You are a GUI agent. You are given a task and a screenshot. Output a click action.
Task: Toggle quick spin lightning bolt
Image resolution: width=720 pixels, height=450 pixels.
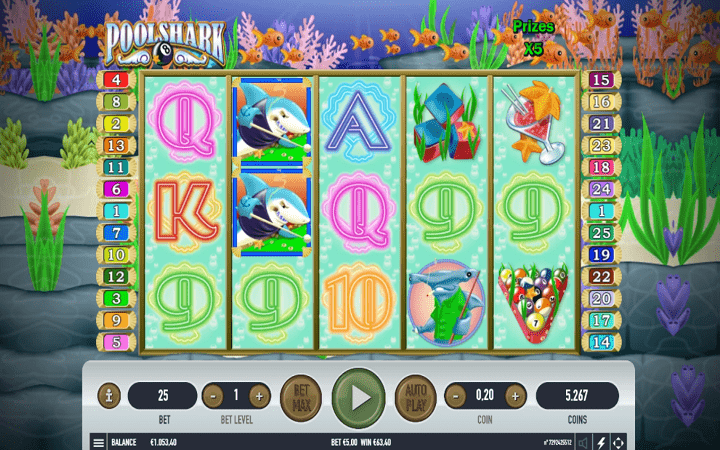coord(601,441)
